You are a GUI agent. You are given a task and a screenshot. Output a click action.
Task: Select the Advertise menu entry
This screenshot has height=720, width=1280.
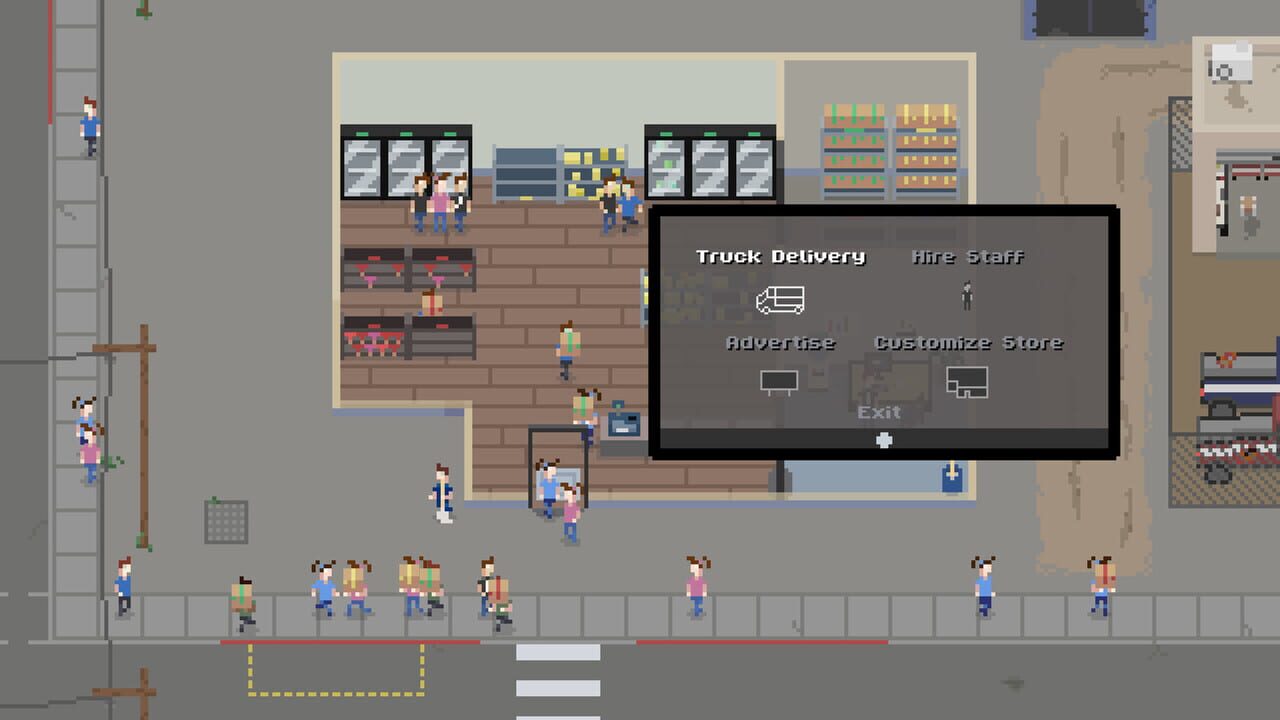pyautogui.click(x=781, y=342)
